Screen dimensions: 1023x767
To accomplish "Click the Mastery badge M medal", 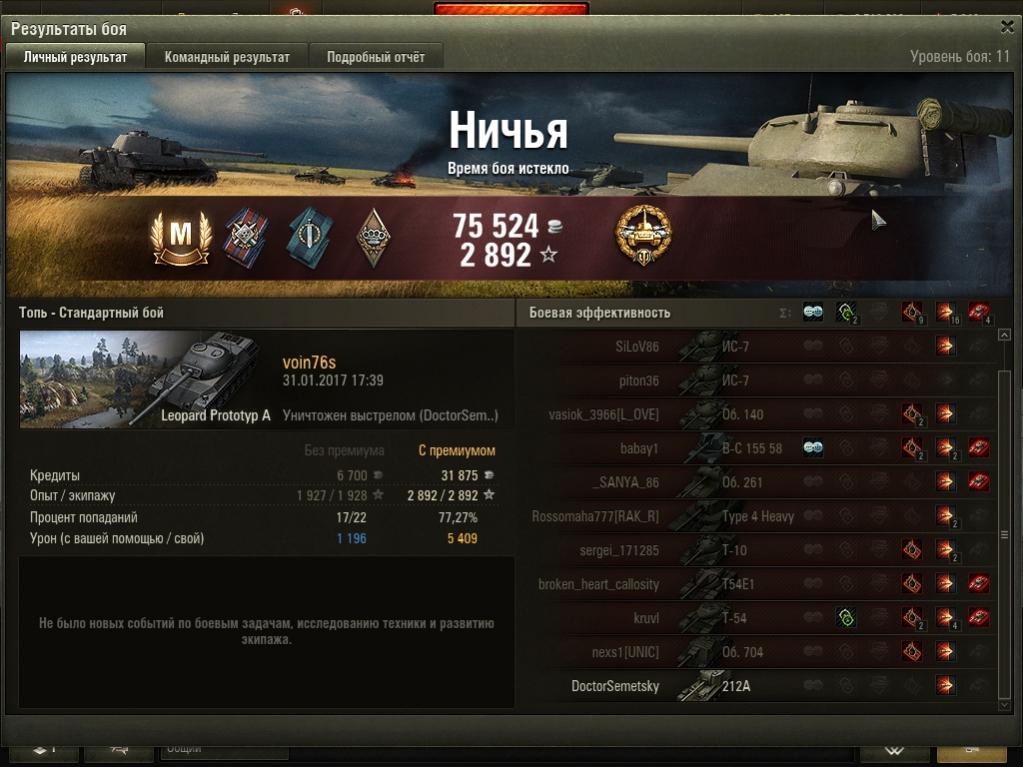I will [x=181, y=237].
